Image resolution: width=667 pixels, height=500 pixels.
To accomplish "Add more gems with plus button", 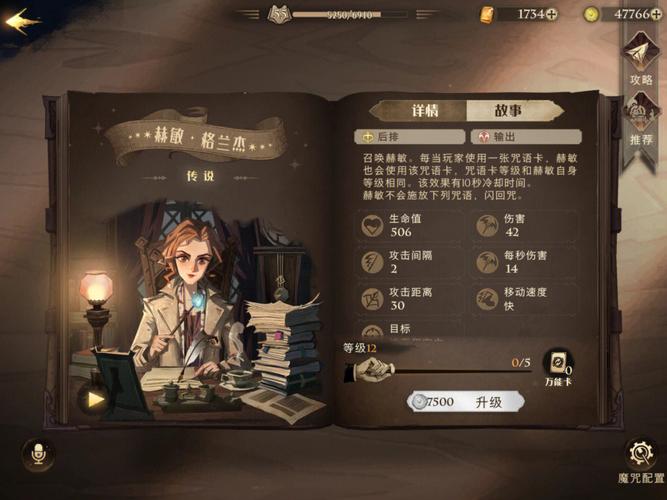I will pyautogui.click(x=658, y=14).
